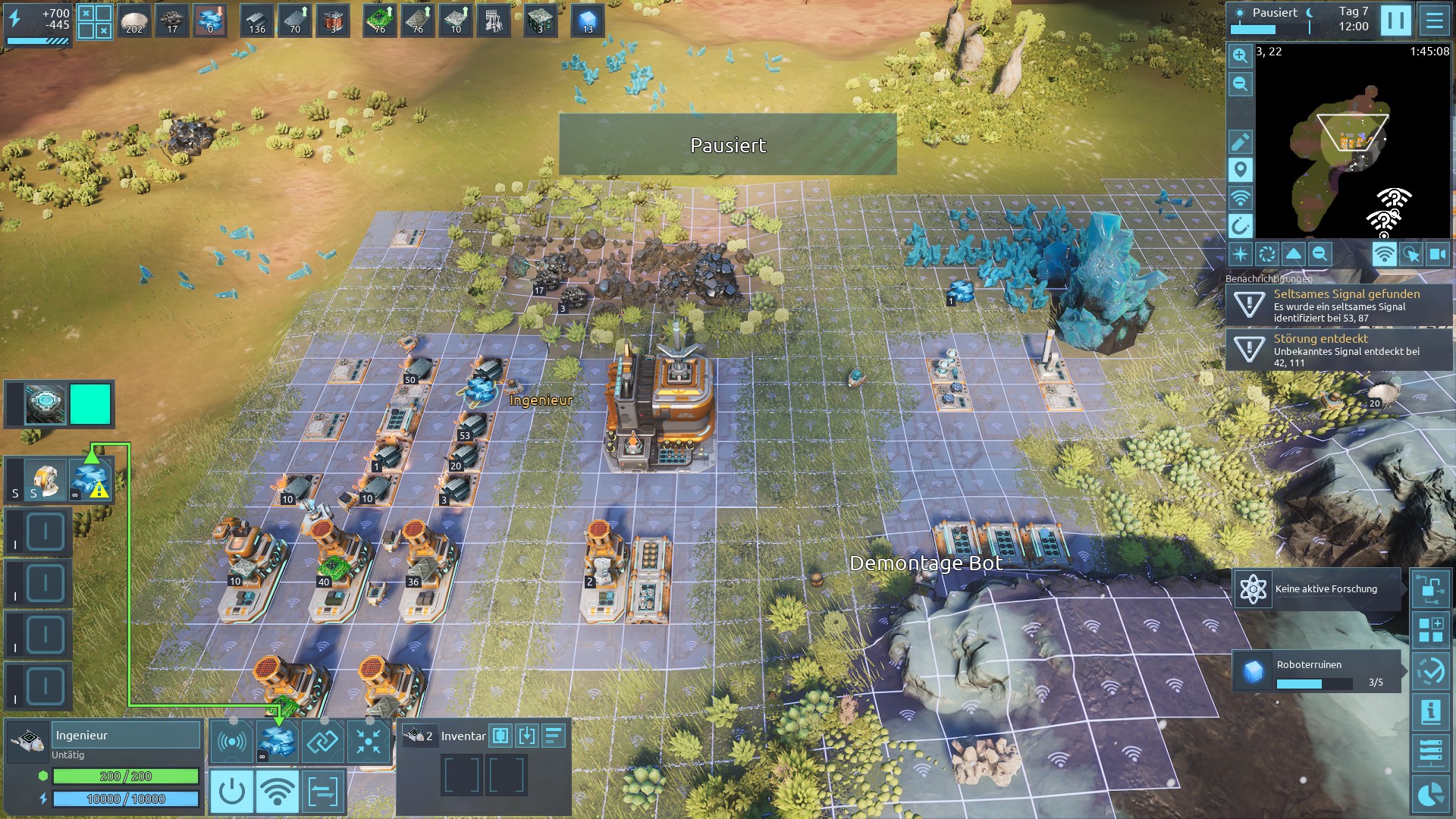Image resolution: width=1456 pixels, height=819 pixels.
Task: Open the 'Keine aktive Forschung' research panel
Action: tap(1316, 589)
